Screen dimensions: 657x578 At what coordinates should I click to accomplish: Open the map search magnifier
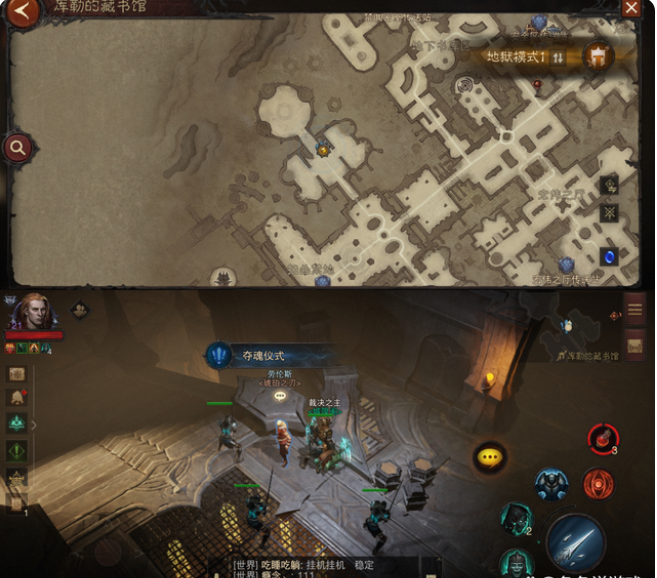point(17,149)
